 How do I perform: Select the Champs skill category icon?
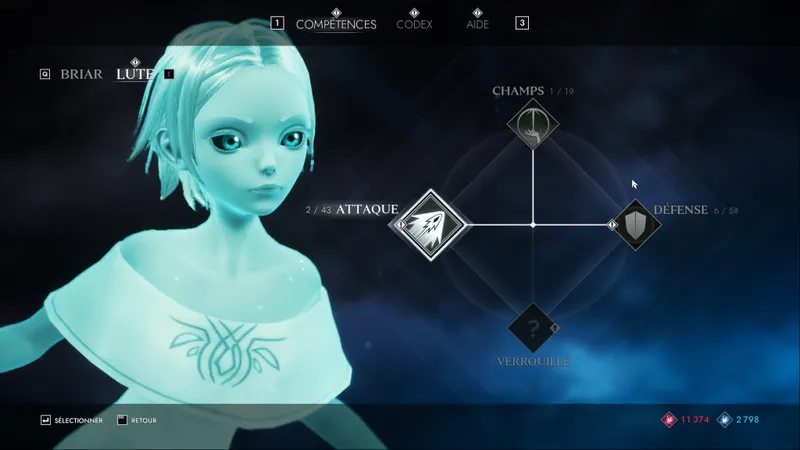pos(532,125)
